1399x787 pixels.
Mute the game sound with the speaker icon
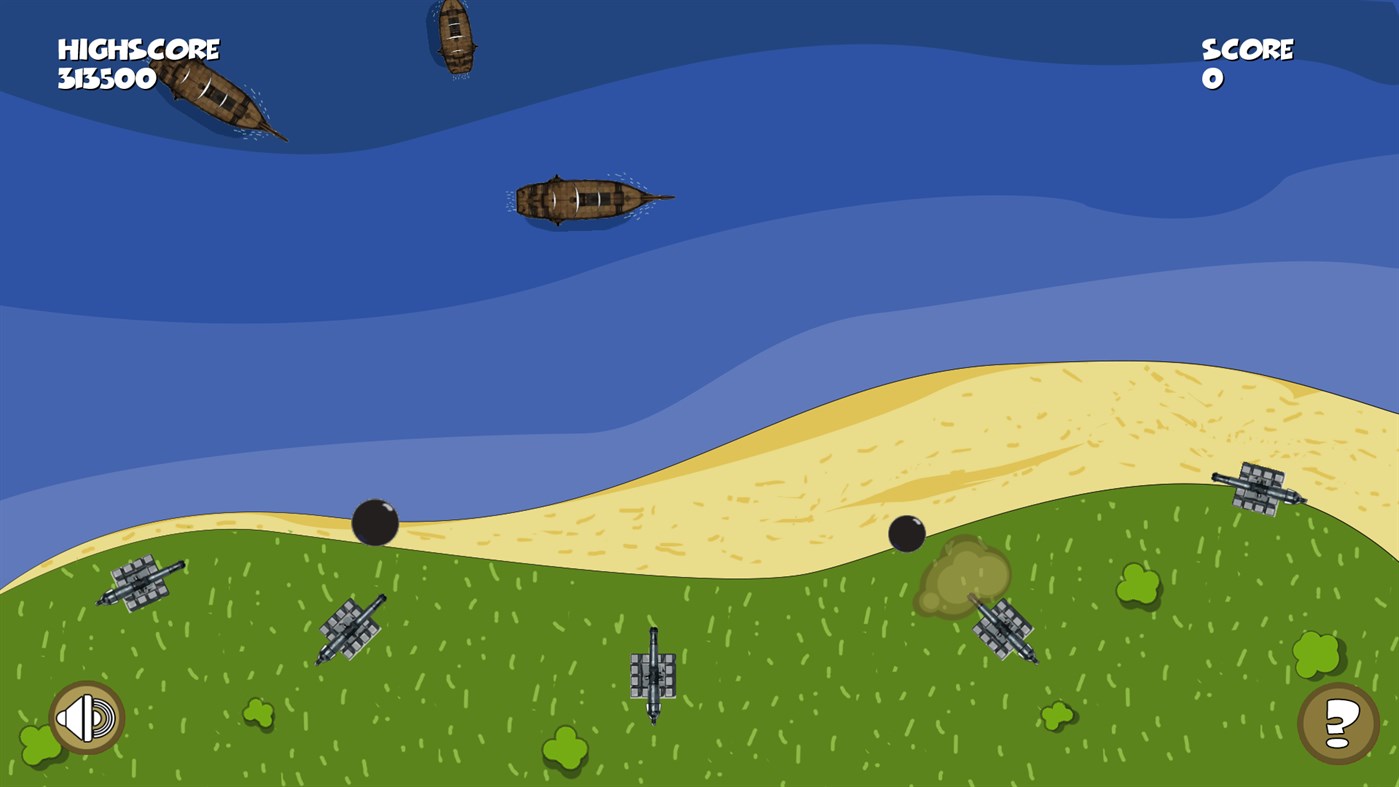86,716
